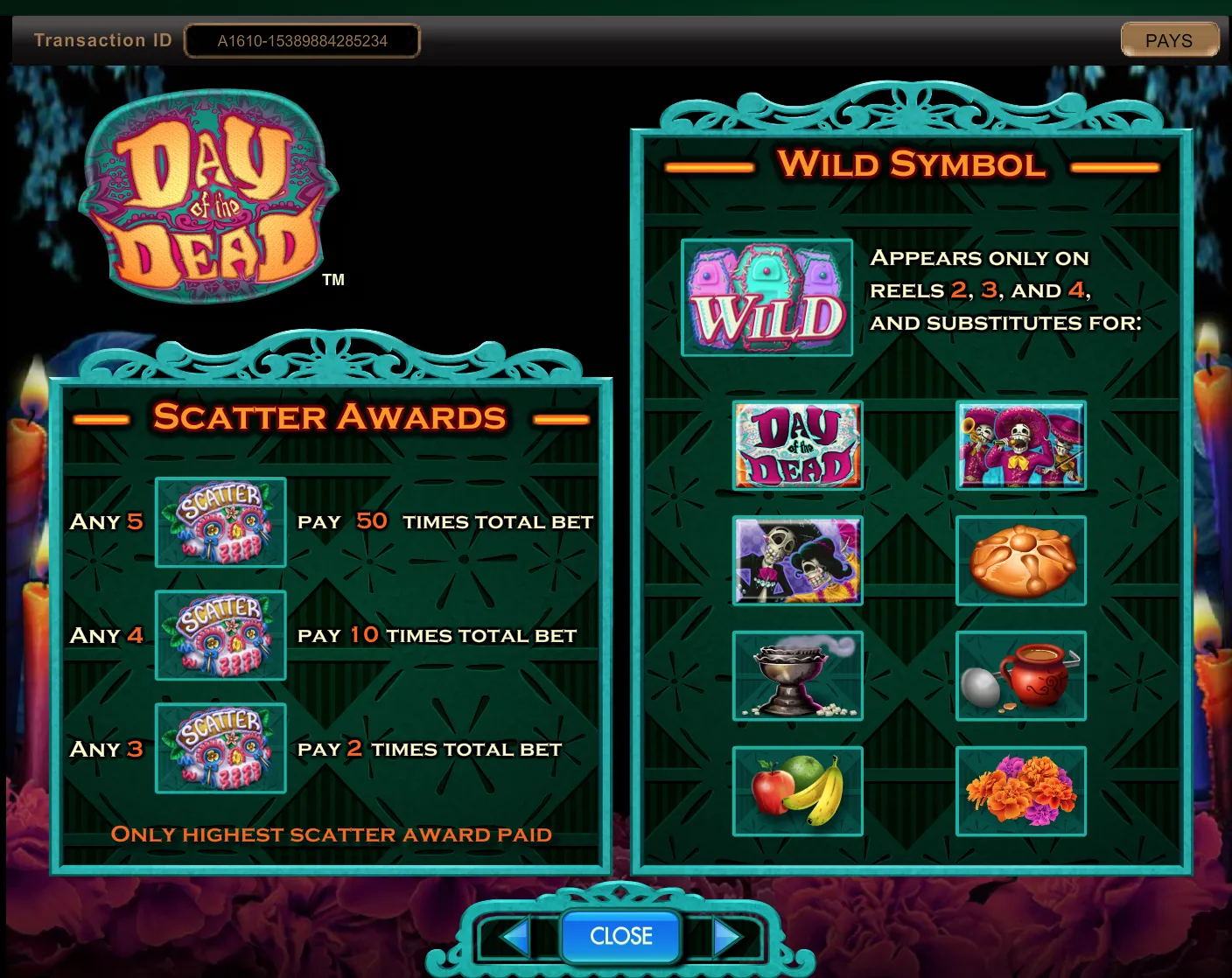Click the Transaction ID value field

pyautogui.click(x=302, y=40)
